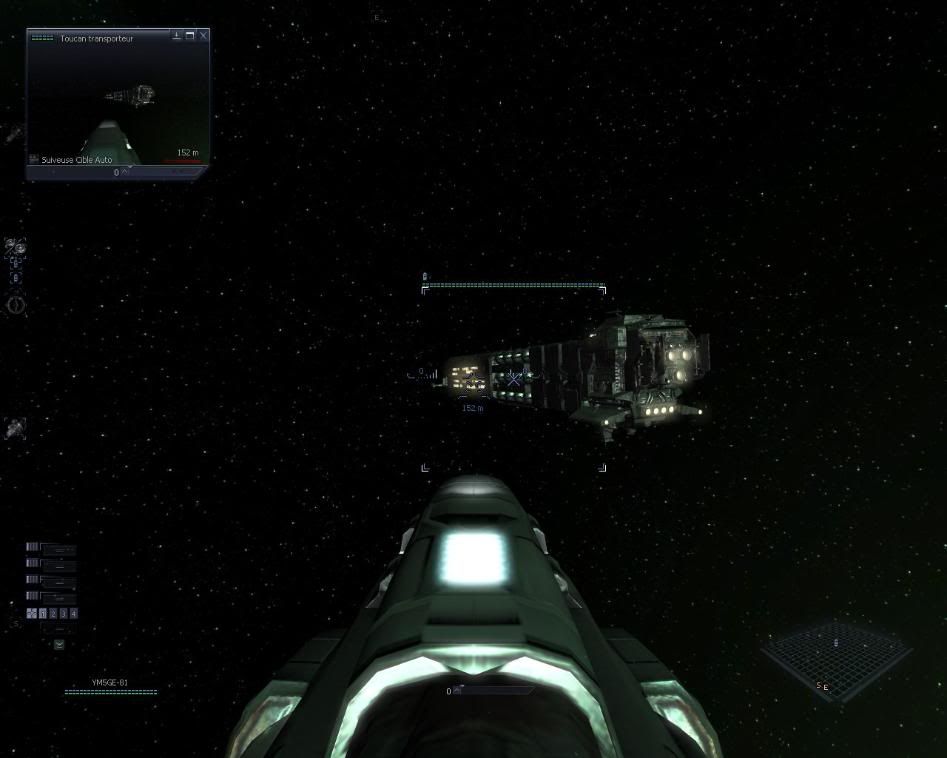
Task: Select weapon group 1
Action: (x=42, y=613)
